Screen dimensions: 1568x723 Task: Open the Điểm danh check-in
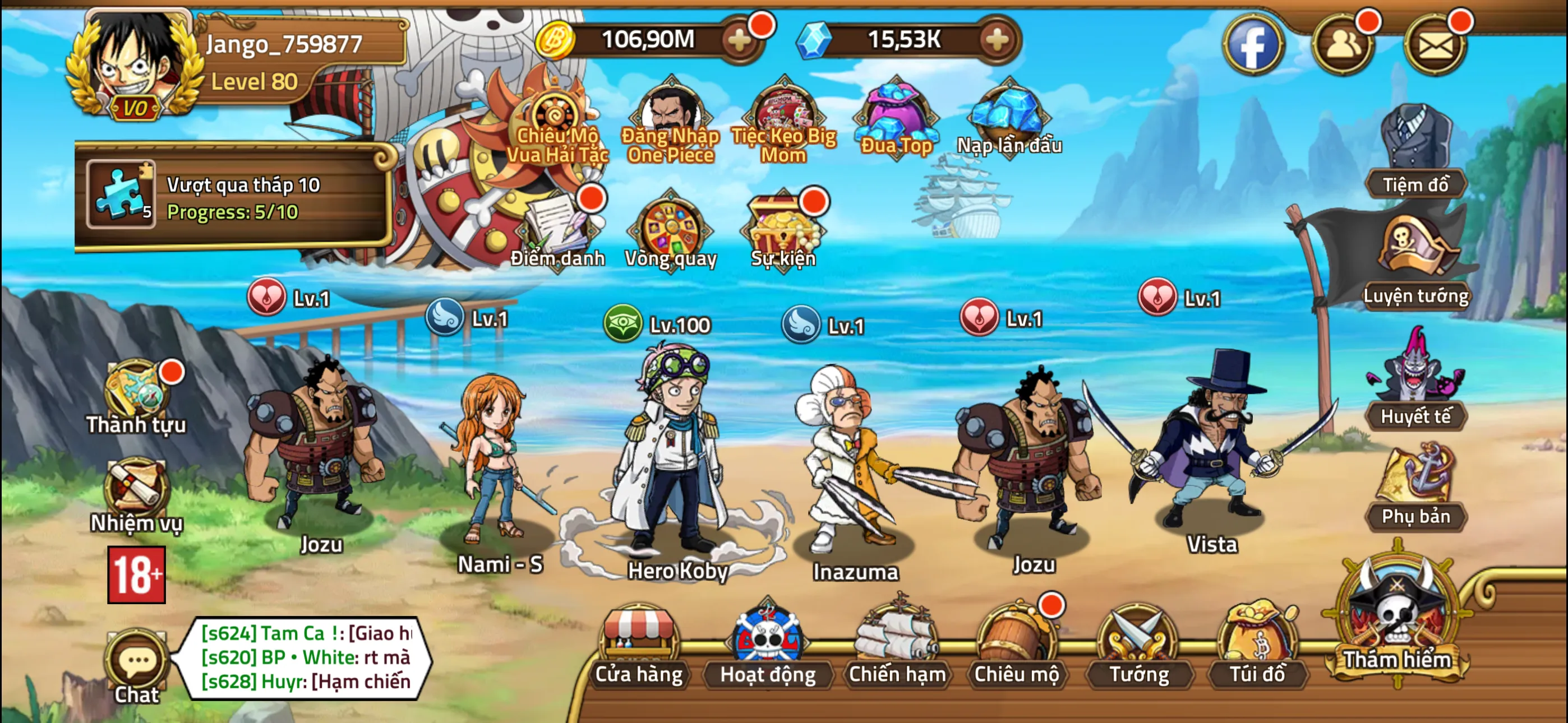(557, 231)
